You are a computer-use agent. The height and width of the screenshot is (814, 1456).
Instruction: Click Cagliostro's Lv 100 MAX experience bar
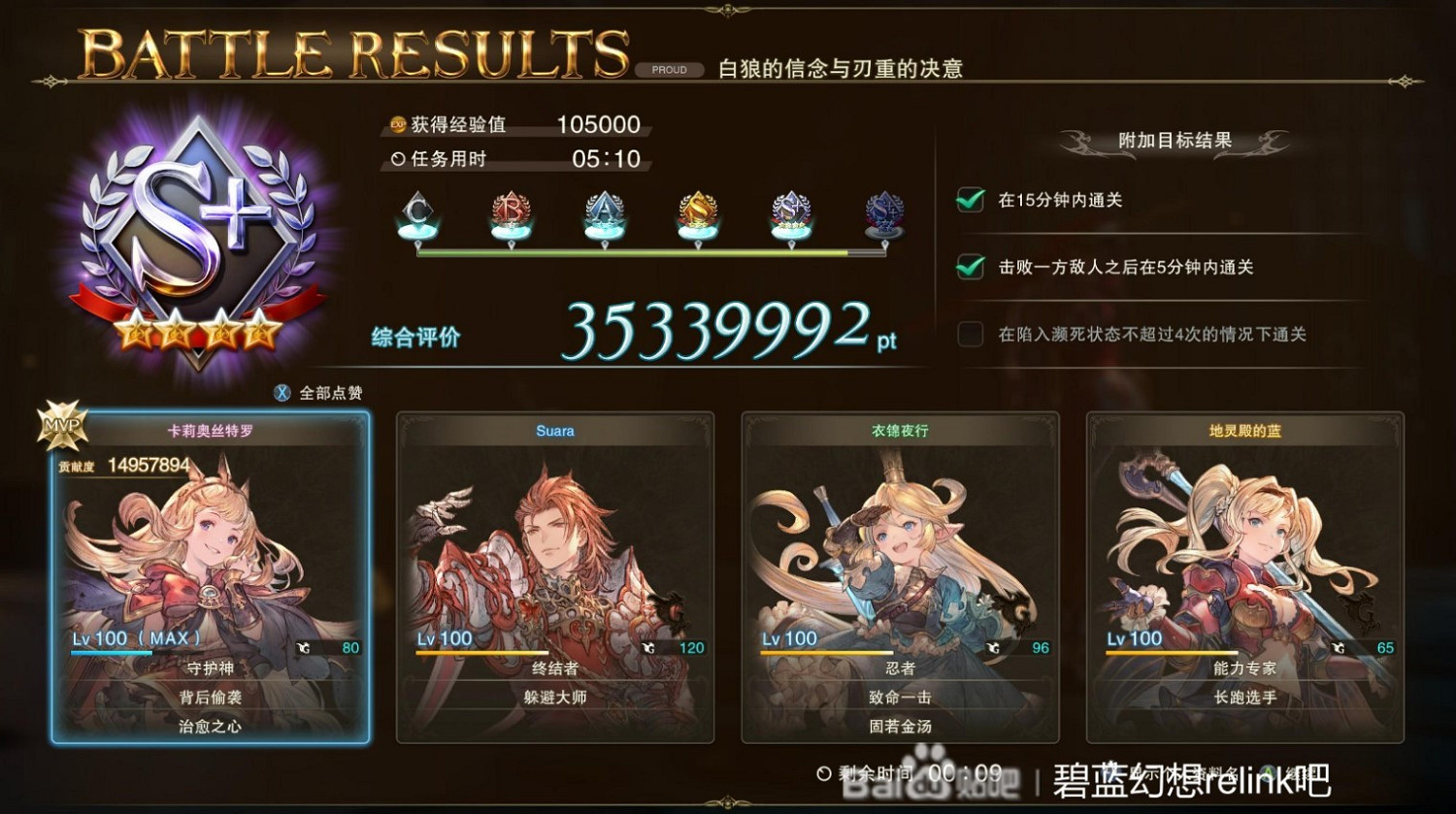tap(112, 652)
